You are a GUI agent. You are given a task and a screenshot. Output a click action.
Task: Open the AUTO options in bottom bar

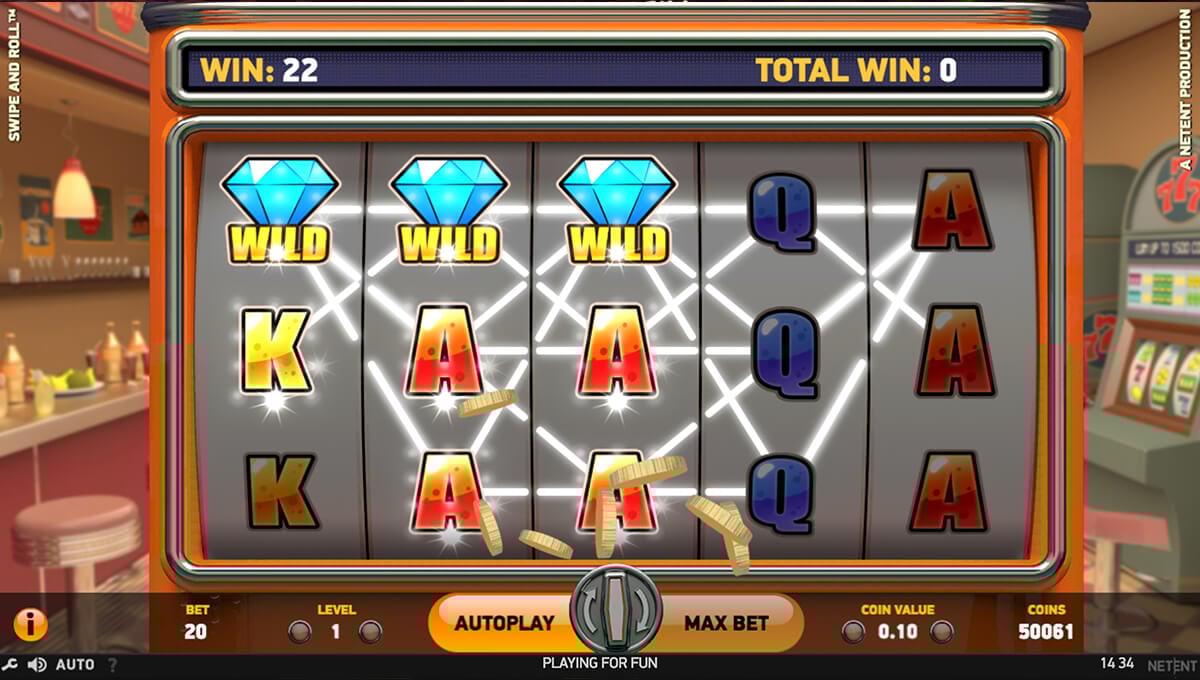pos(75,664)
